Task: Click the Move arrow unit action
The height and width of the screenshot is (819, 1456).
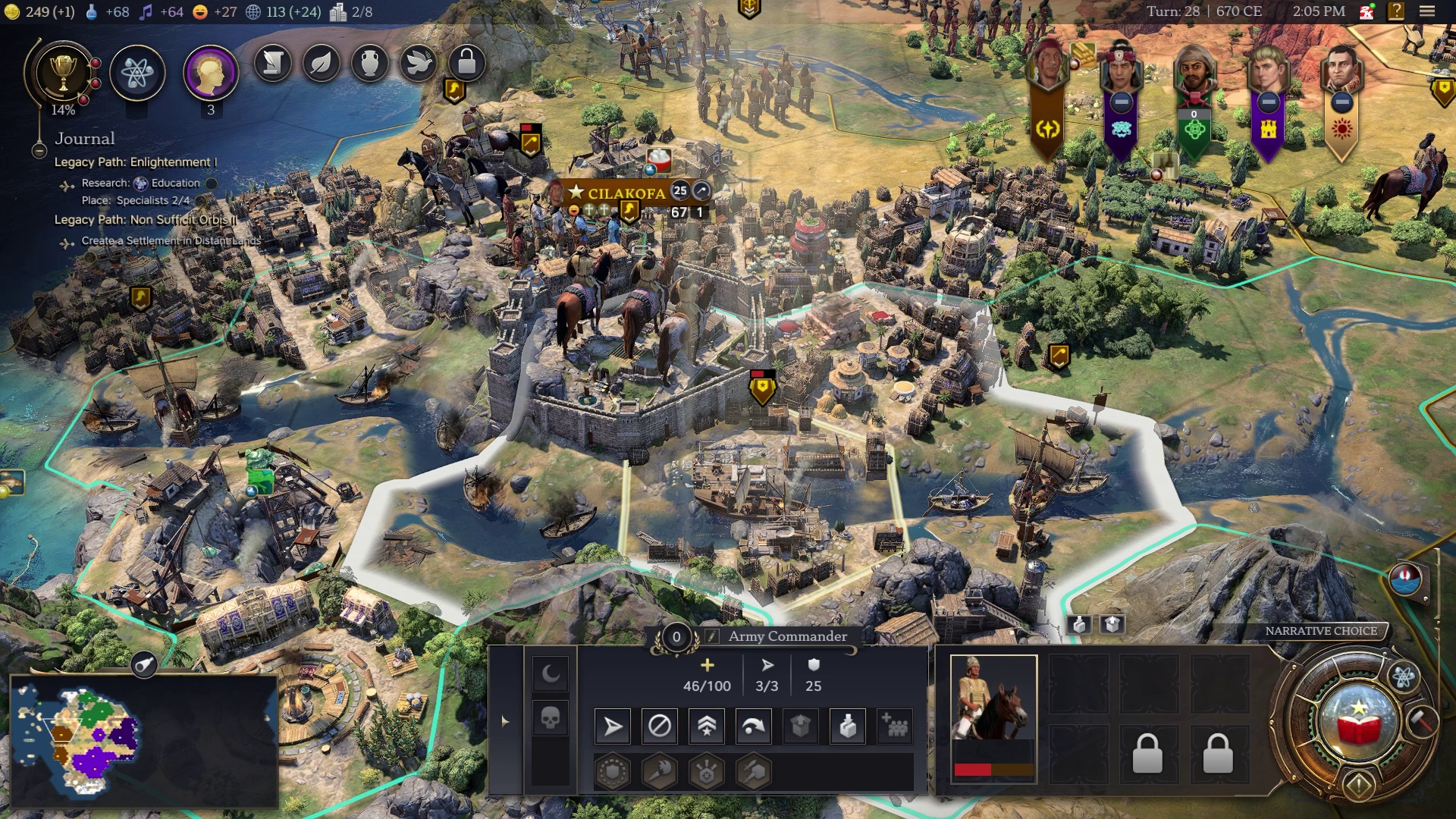Action: point(613,726)
